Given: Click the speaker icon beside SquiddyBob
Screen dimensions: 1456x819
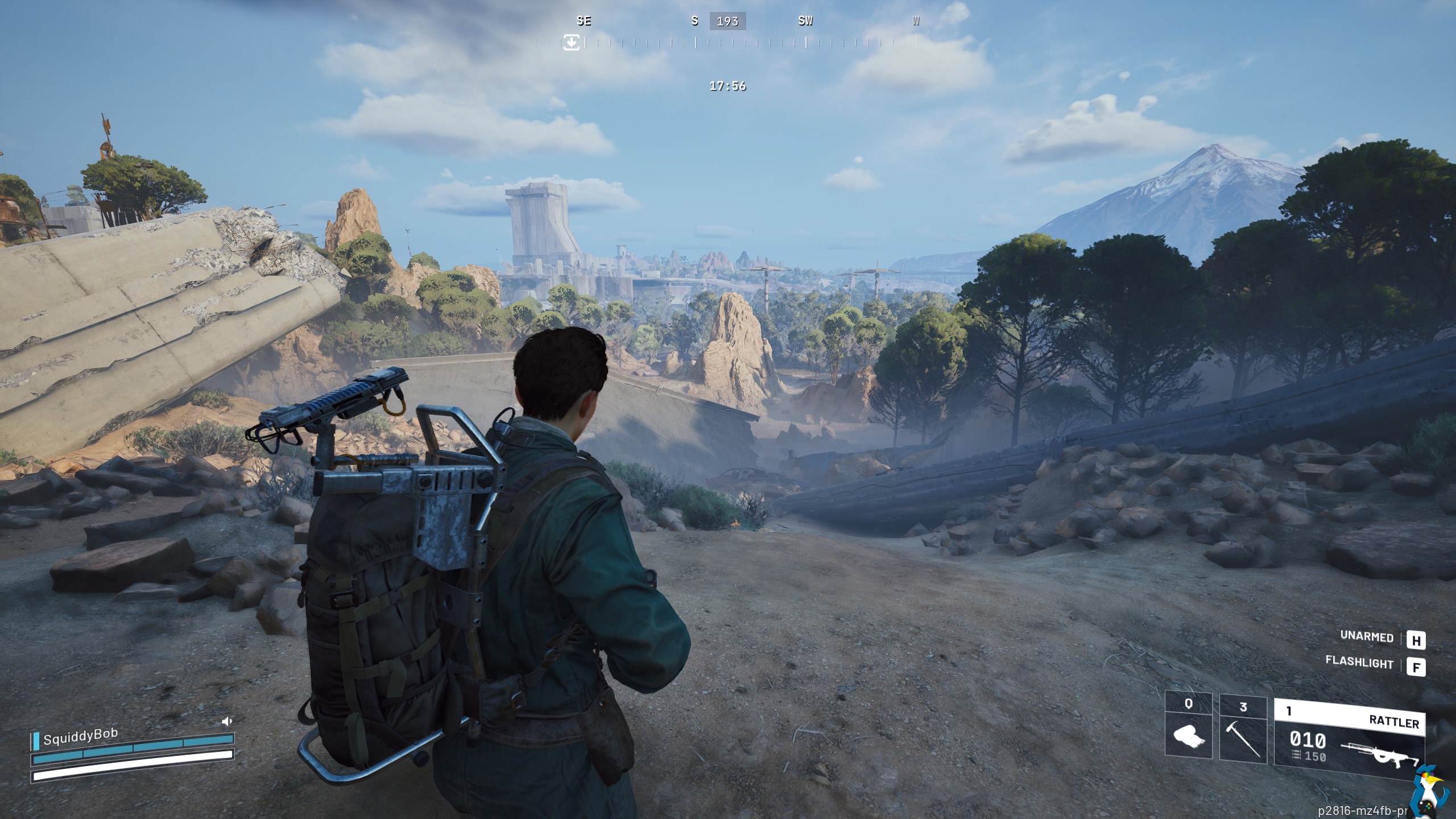Looking at the screenshot, I should click(227, 722).
